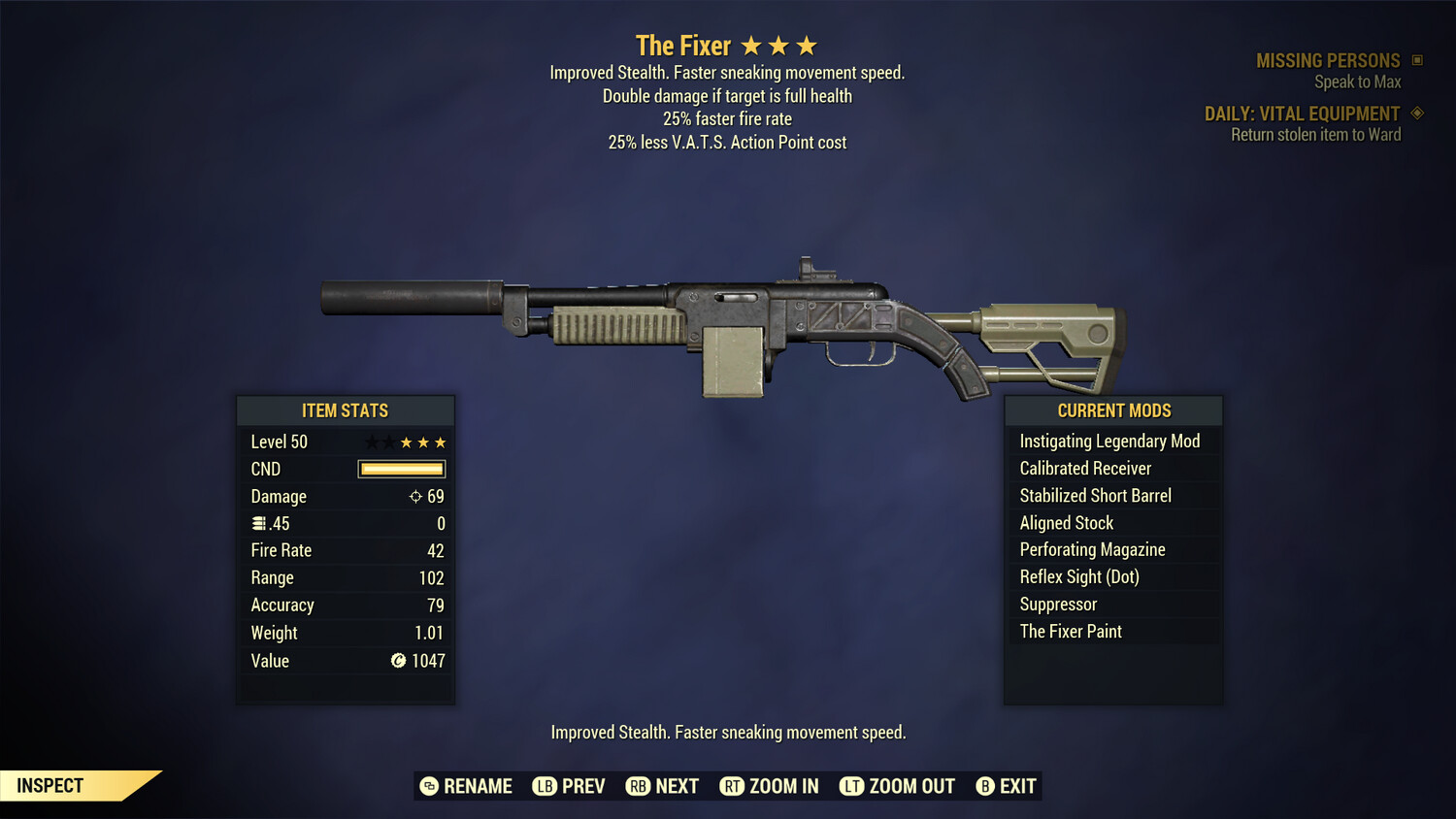Click the LT Zoom Out controller icon
The image size is (1456, 819).
pos(851,786)
